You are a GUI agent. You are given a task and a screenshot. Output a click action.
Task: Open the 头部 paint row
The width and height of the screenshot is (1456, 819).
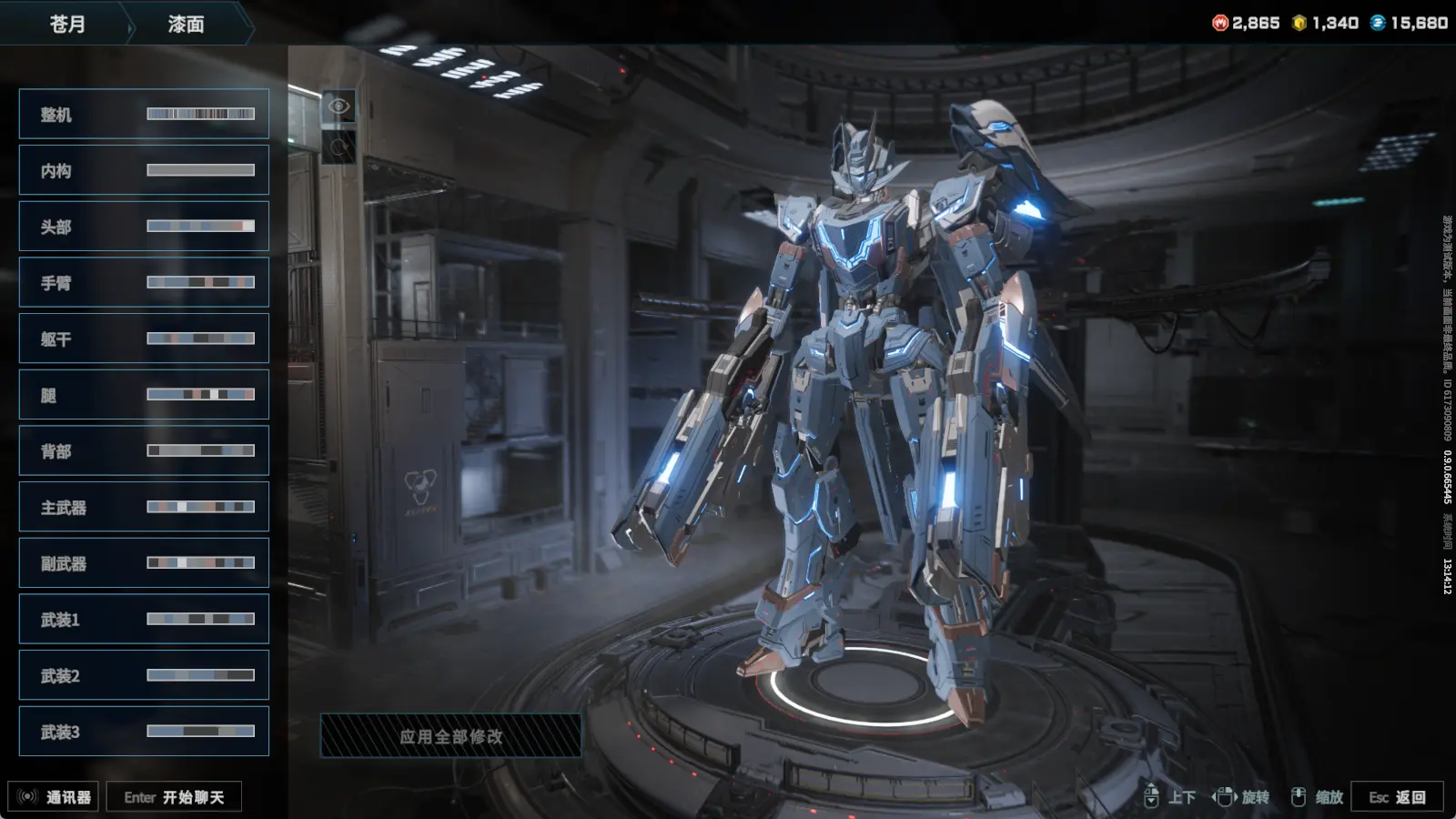pyautogui.click(x=144, y=227)
